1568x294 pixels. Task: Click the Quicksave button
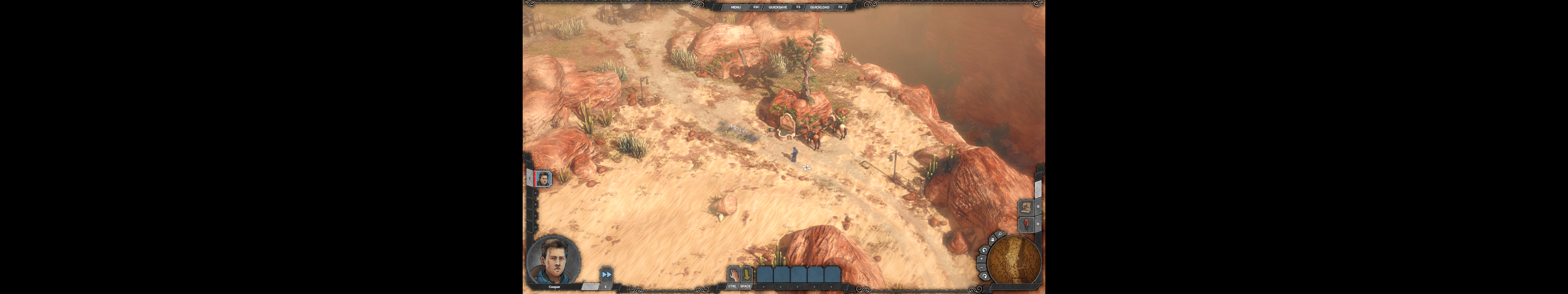pyautogui.click(x=777, y=7)
